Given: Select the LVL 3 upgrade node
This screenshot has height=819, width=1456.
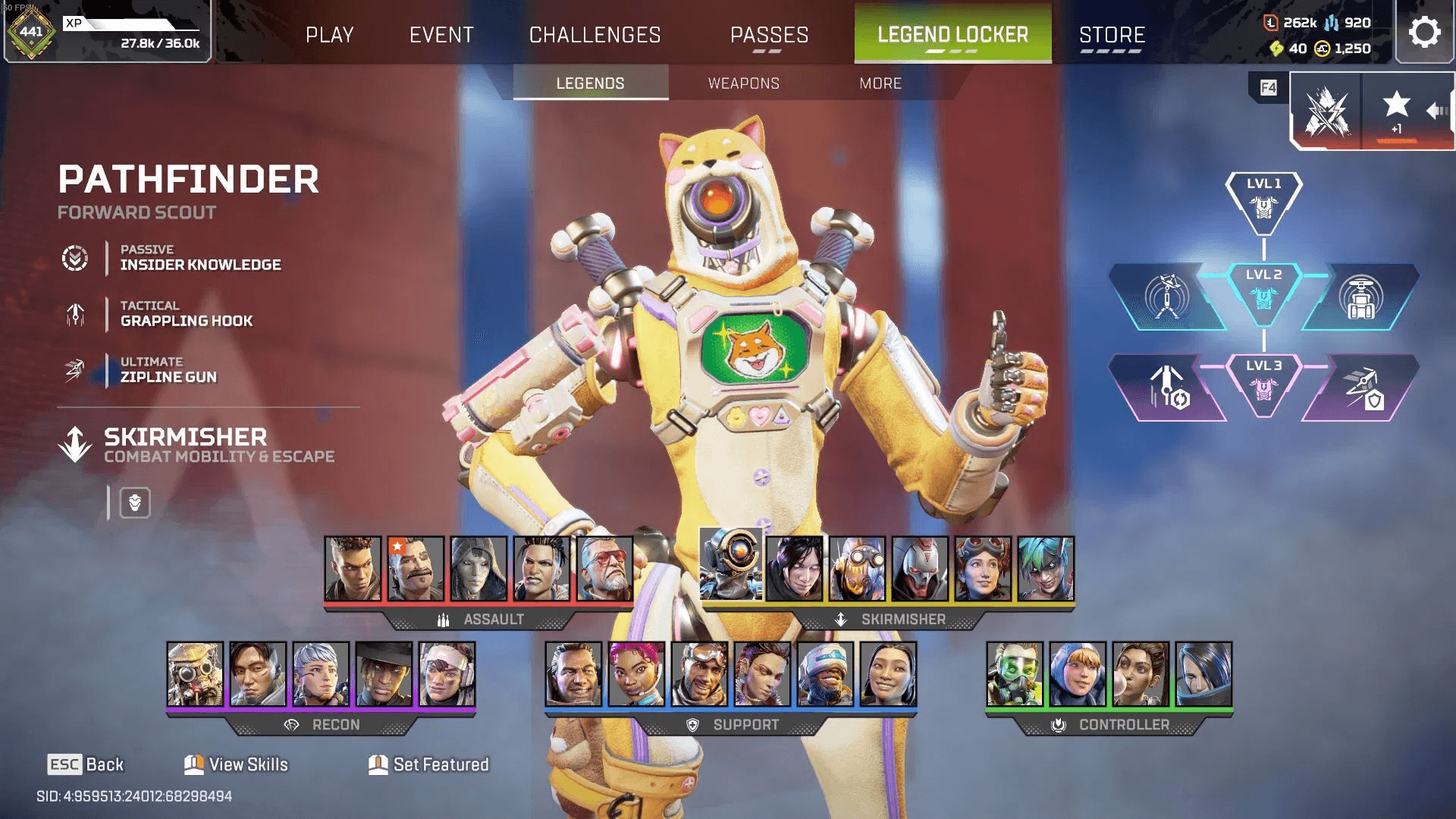Looking at the screenshot, I should click(x=1263, y=383).
